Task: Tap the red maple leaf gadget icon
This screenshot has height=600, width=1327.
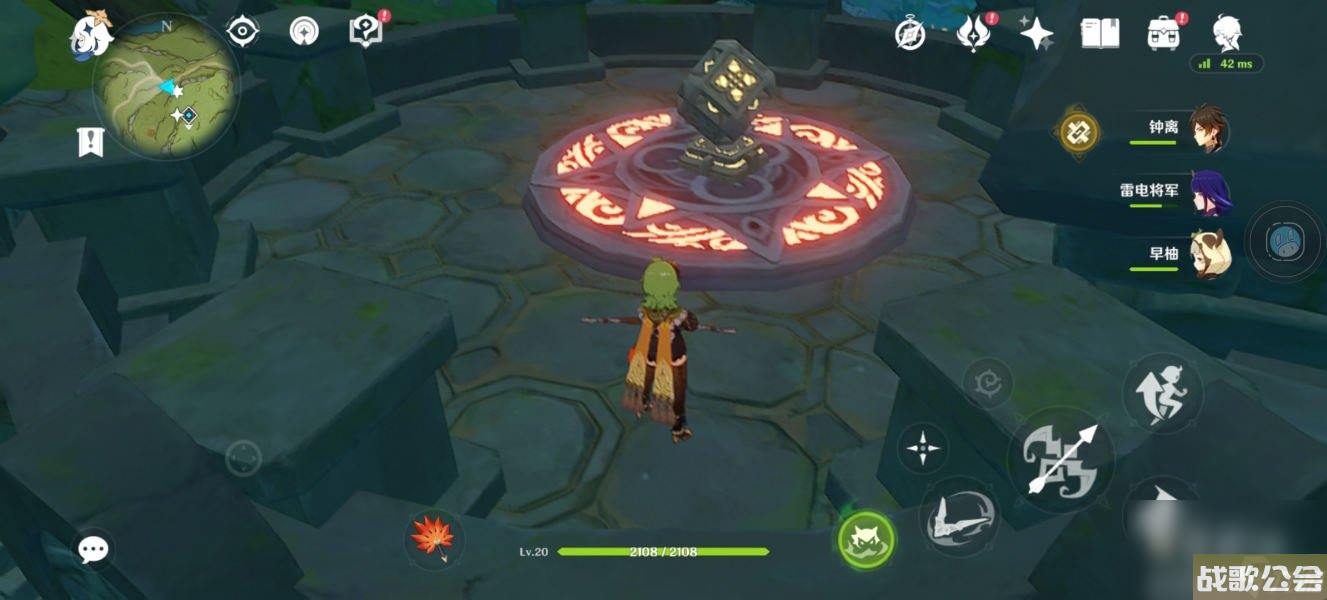Action: click(x=434, y=539)
